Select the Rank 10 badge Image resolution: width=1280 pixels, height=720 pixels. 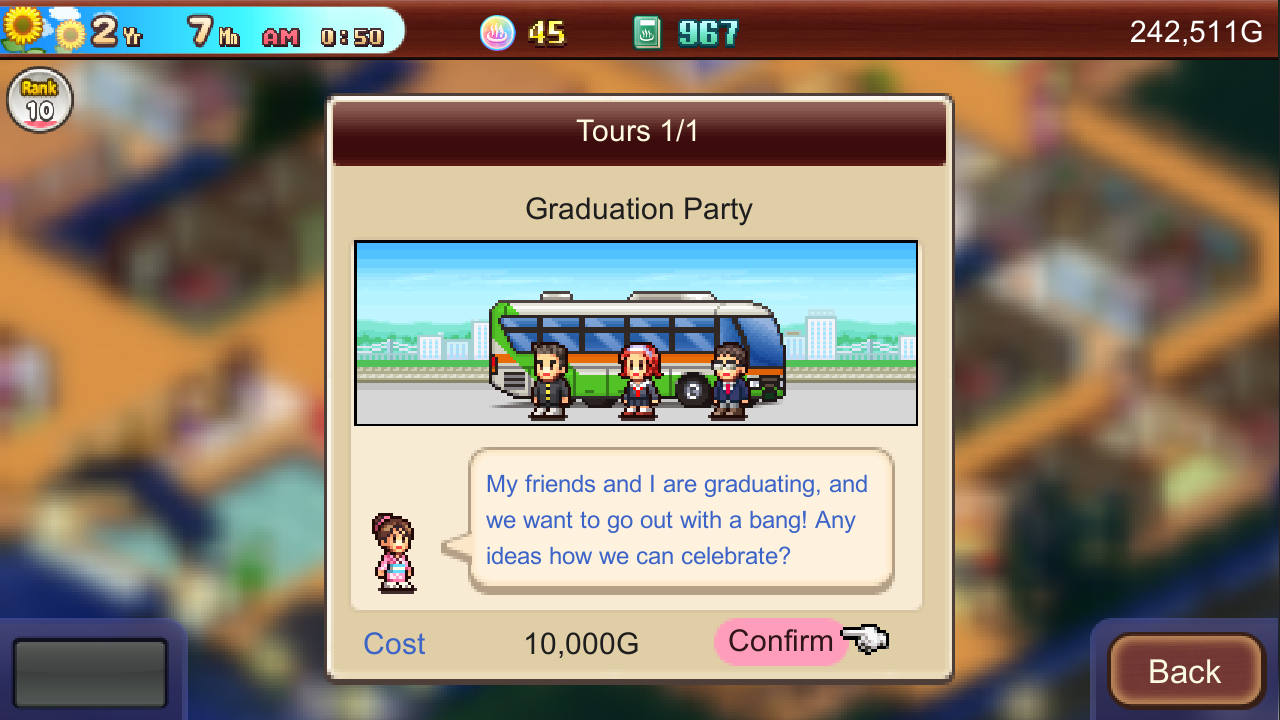pos(39,100)
